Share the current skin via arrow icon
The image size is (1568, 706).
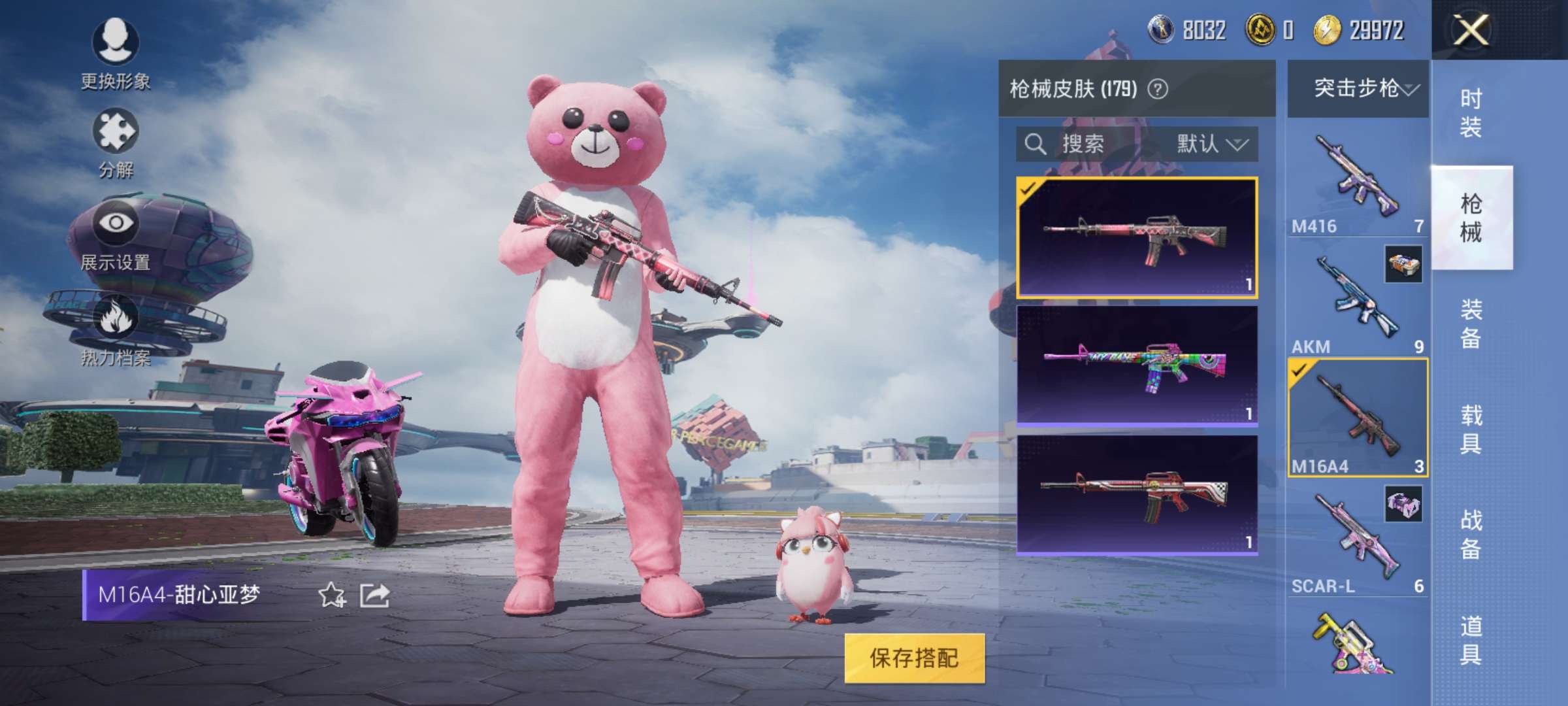(x=375, y=595)
